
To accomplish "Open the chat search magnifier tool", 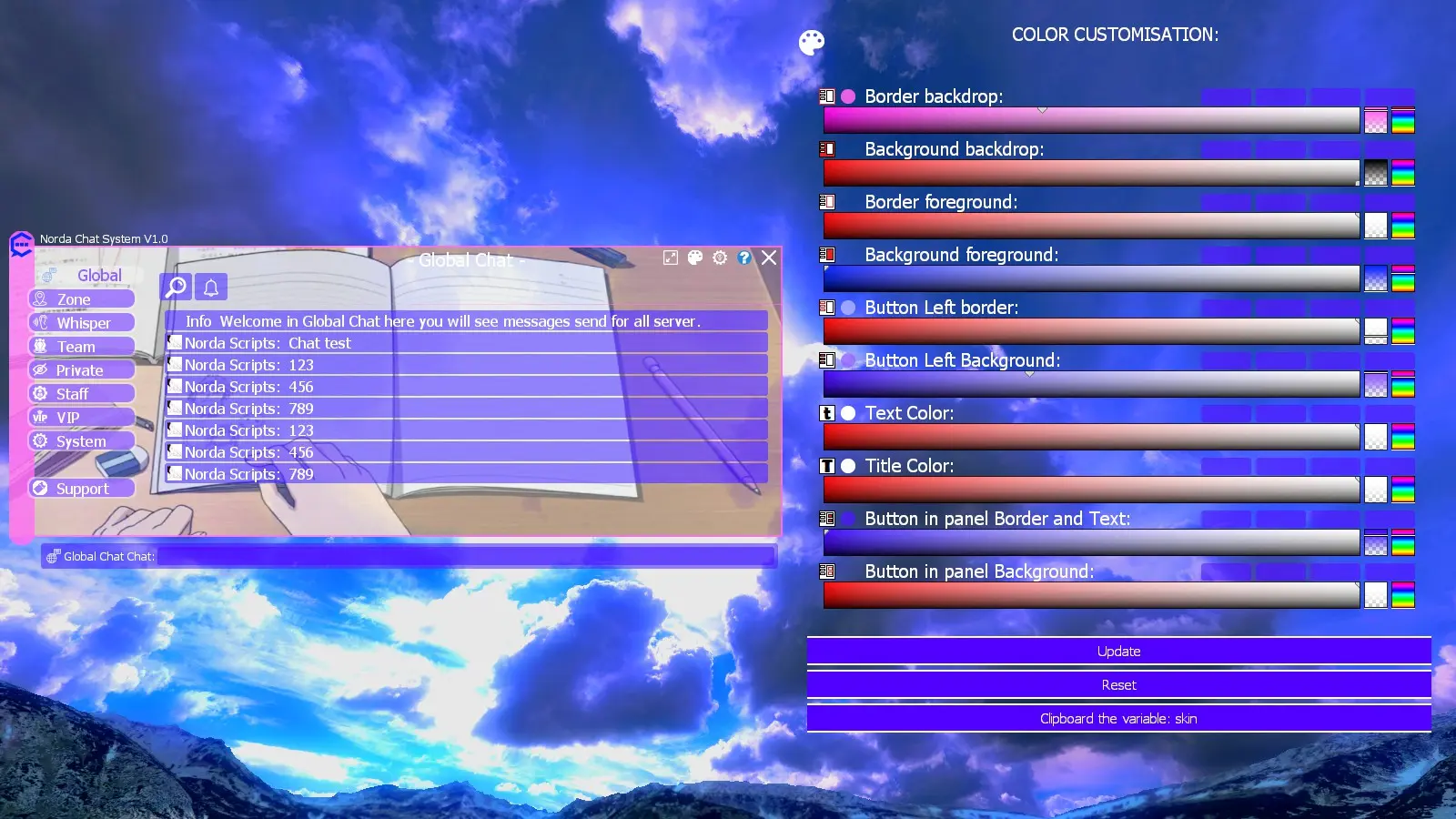I will tap(175, 286).
